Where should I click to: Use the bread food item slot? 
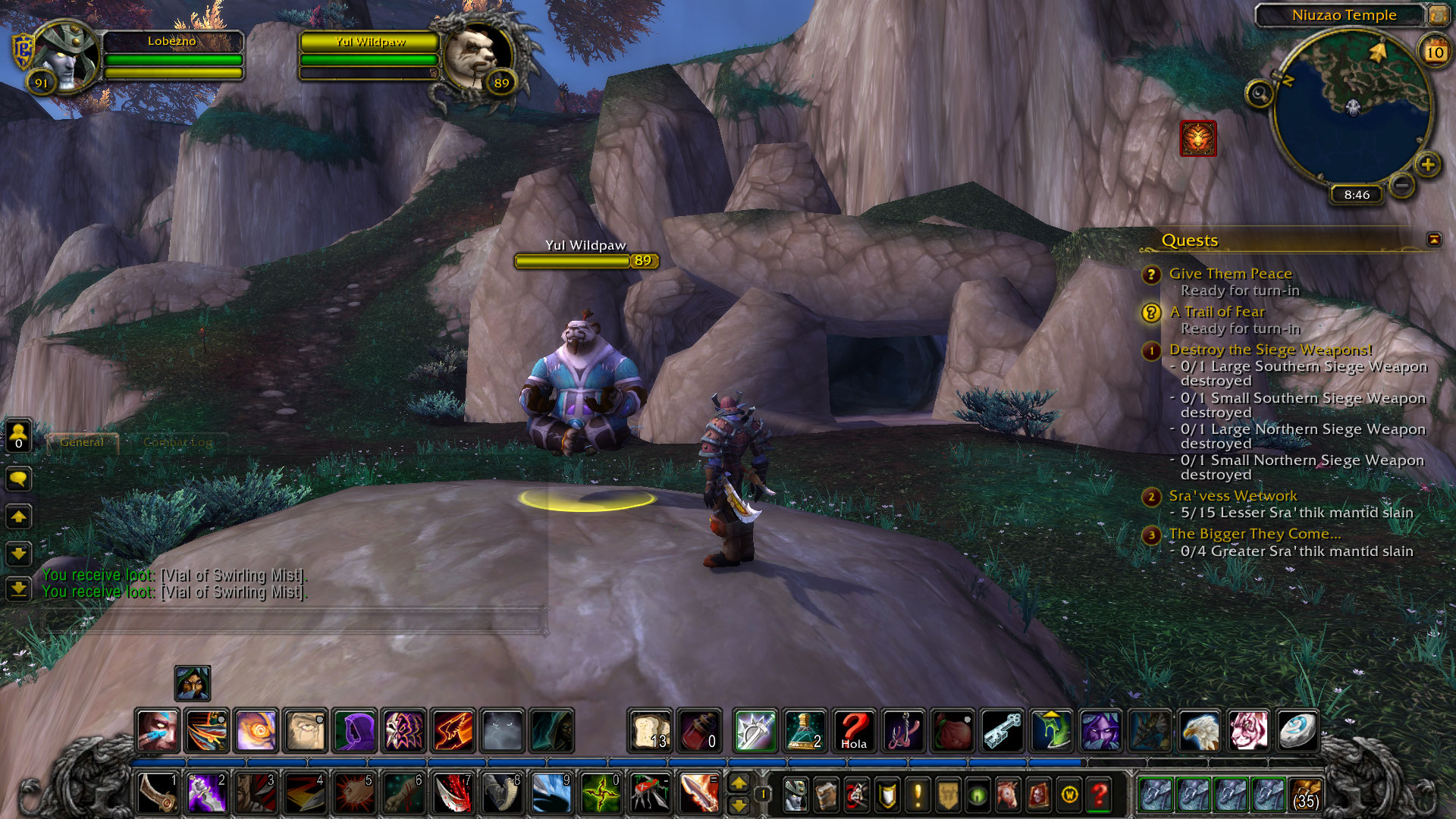(650, 731)
